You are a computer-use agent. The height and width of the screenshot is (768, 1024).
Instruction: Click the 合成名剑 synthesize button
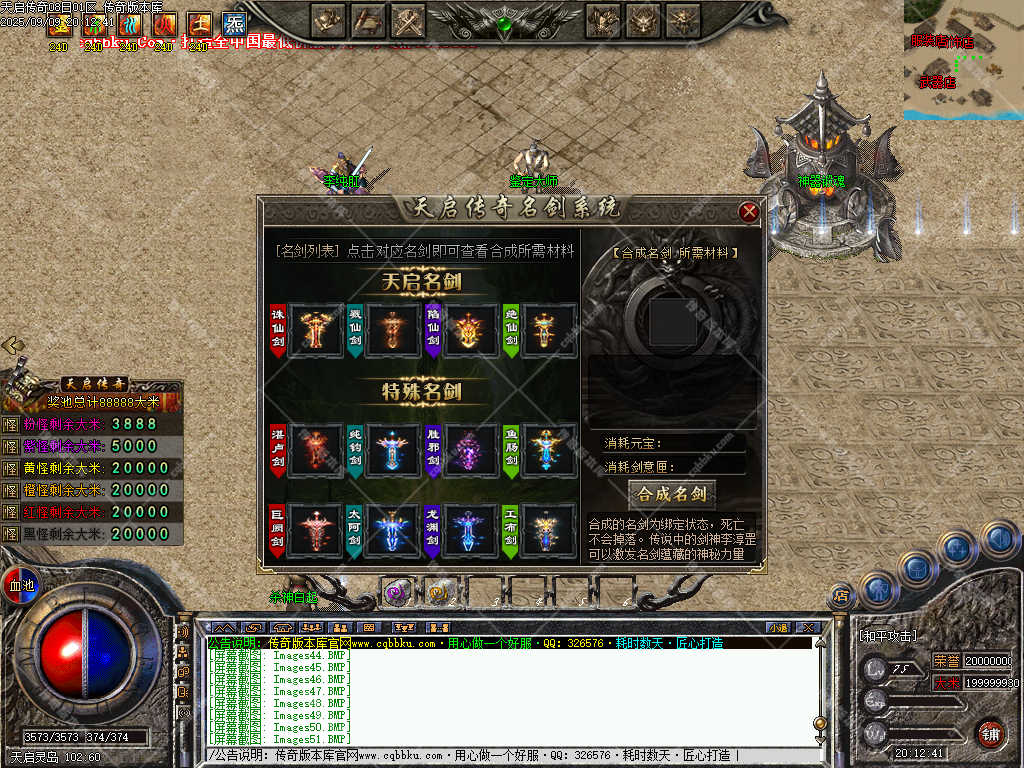pos(672,494)
